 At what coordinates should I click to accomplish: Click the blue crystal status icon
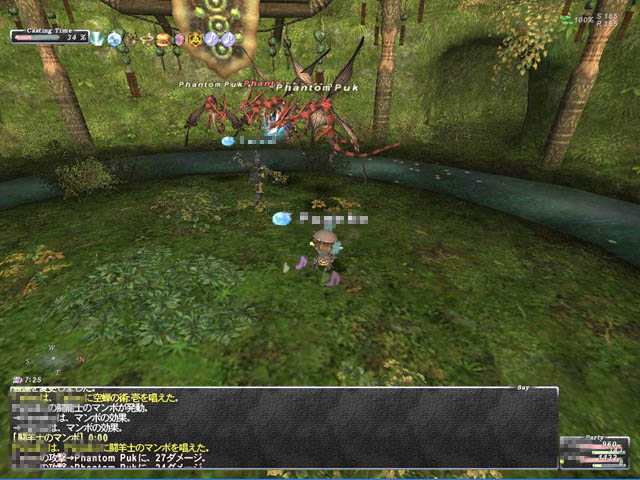(115, 39)
